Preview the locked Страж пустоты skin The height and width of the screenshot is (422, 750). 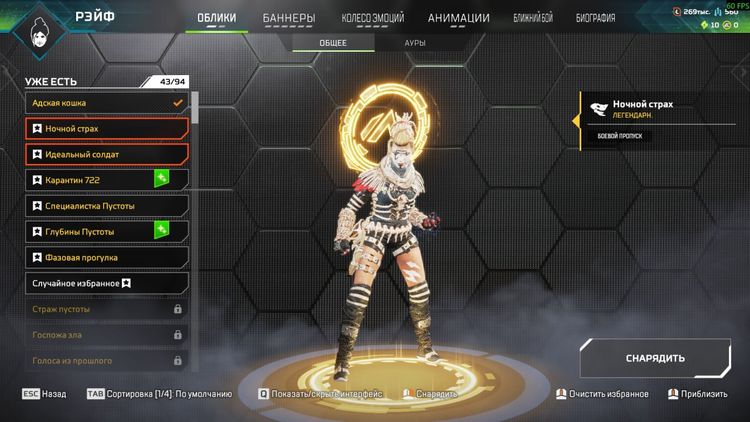(x=106, y=309)
